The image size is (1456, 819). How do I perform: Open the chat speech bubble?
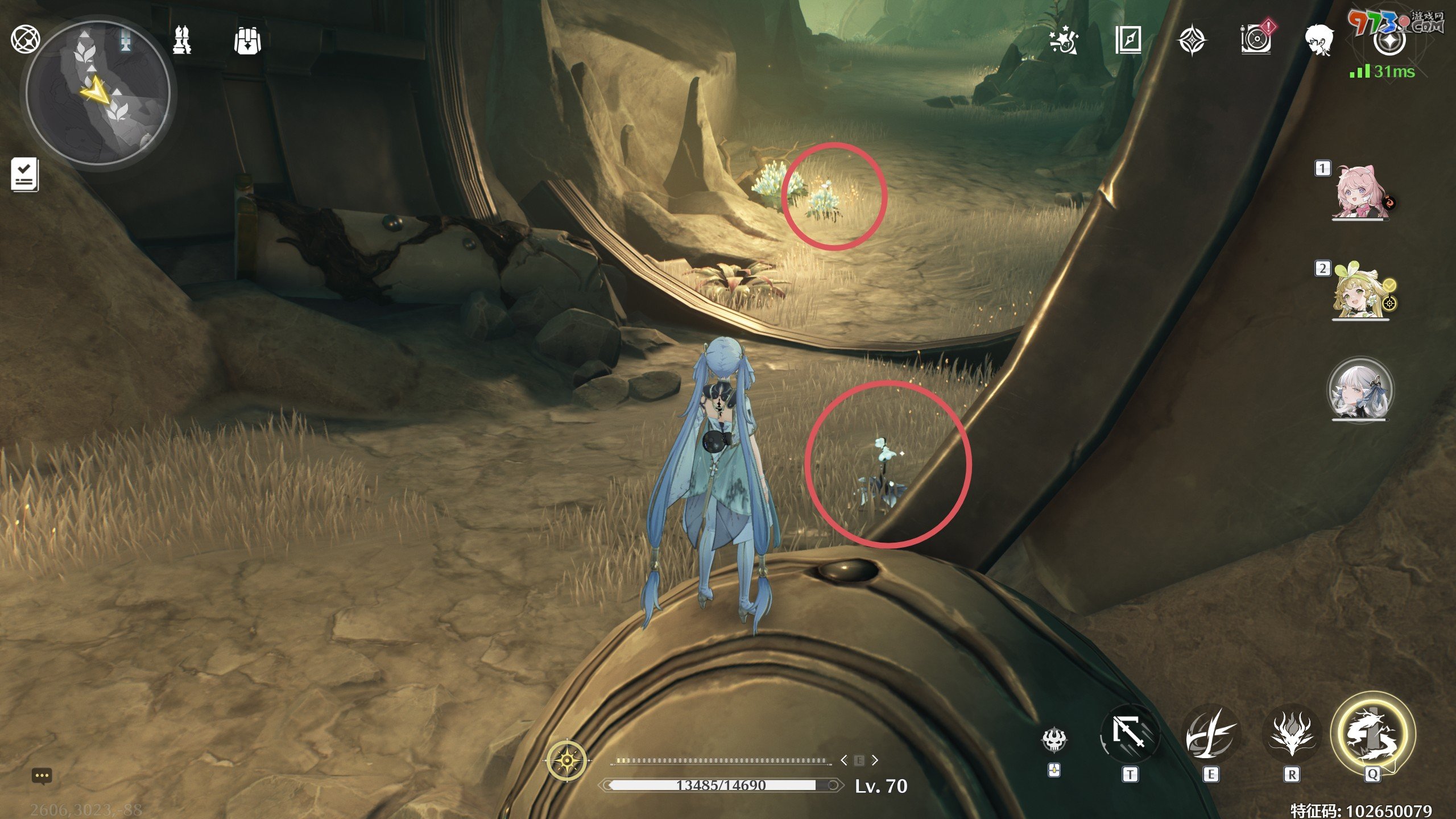click(x=42, y=776)
